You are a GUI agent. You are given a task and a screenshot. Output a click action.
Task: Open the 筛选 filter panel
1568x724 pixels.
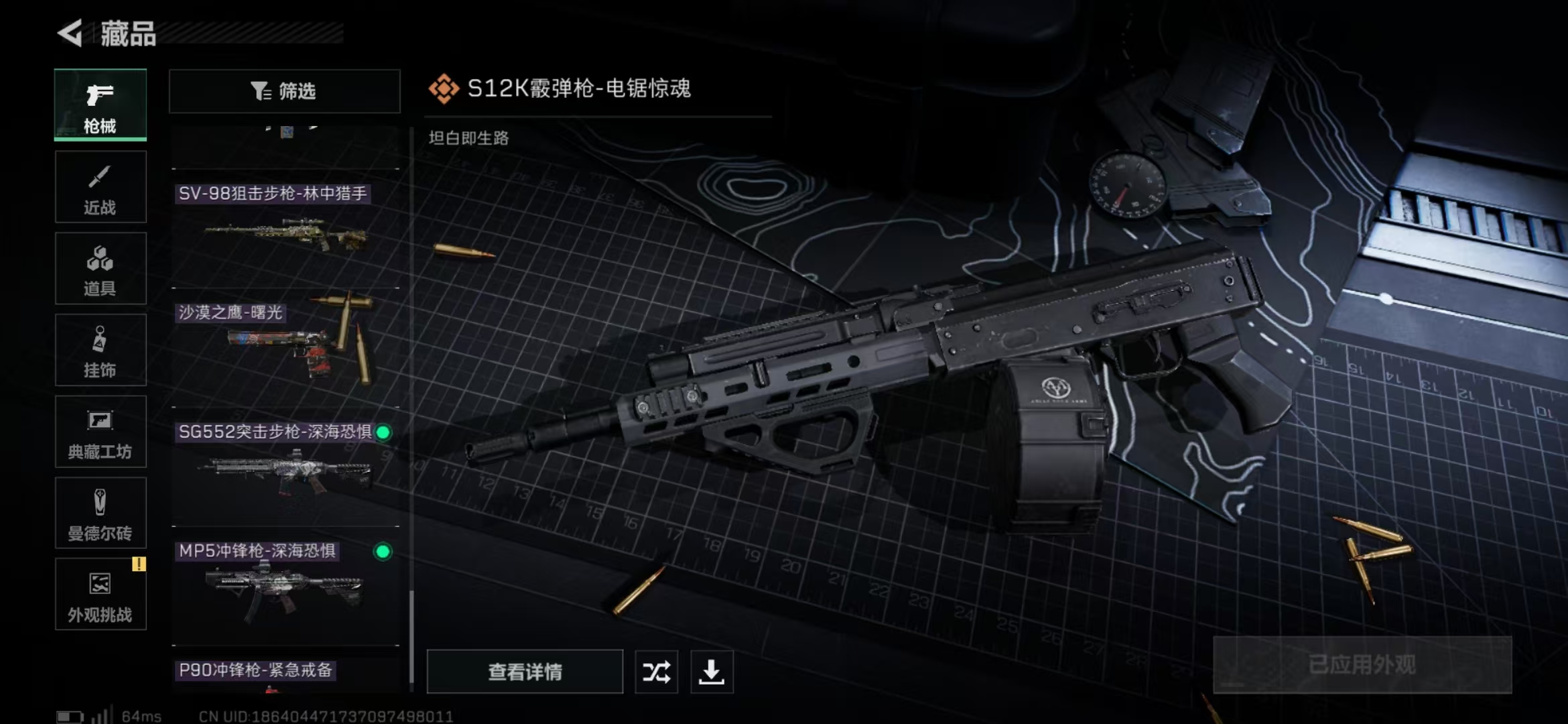[x=284, y=91]
